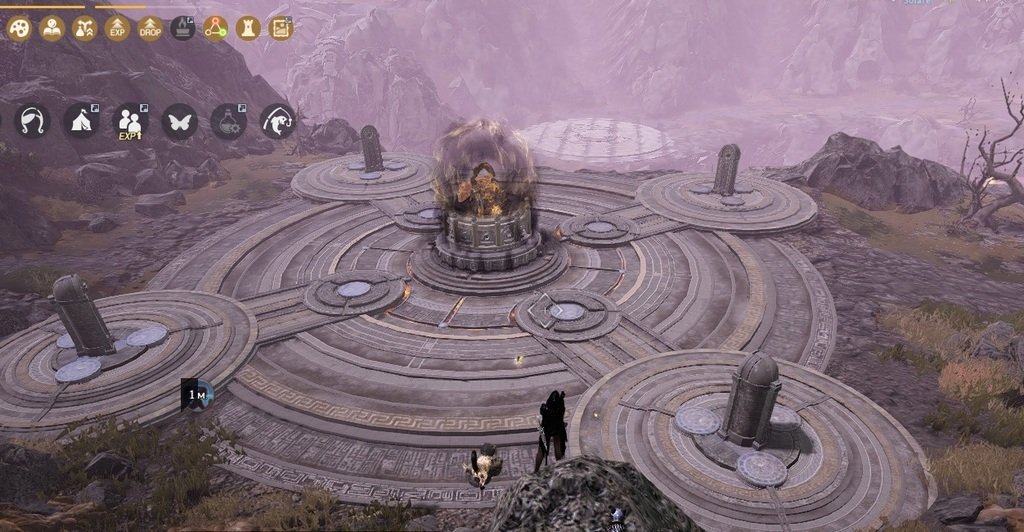This screenshot has height=532, width=1024.
Task: Select the branching arrows buff icon
Action: 85,28
